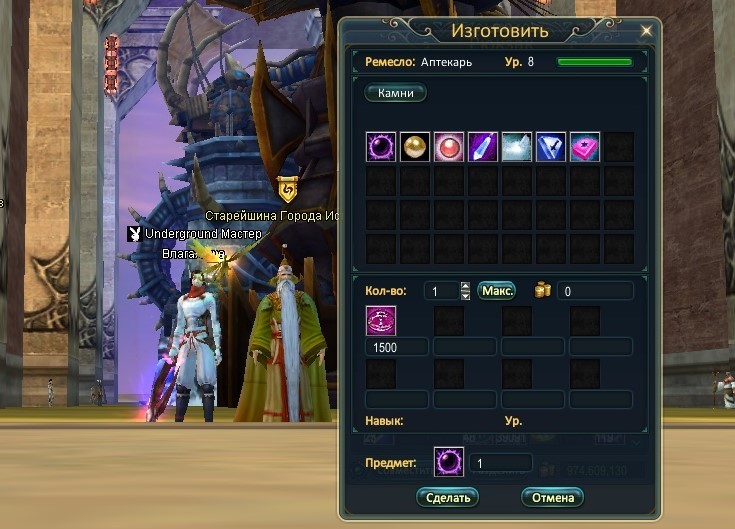Close the Изготовить crafting window
This screenshot has height=529, width=735.
point(646,31)
